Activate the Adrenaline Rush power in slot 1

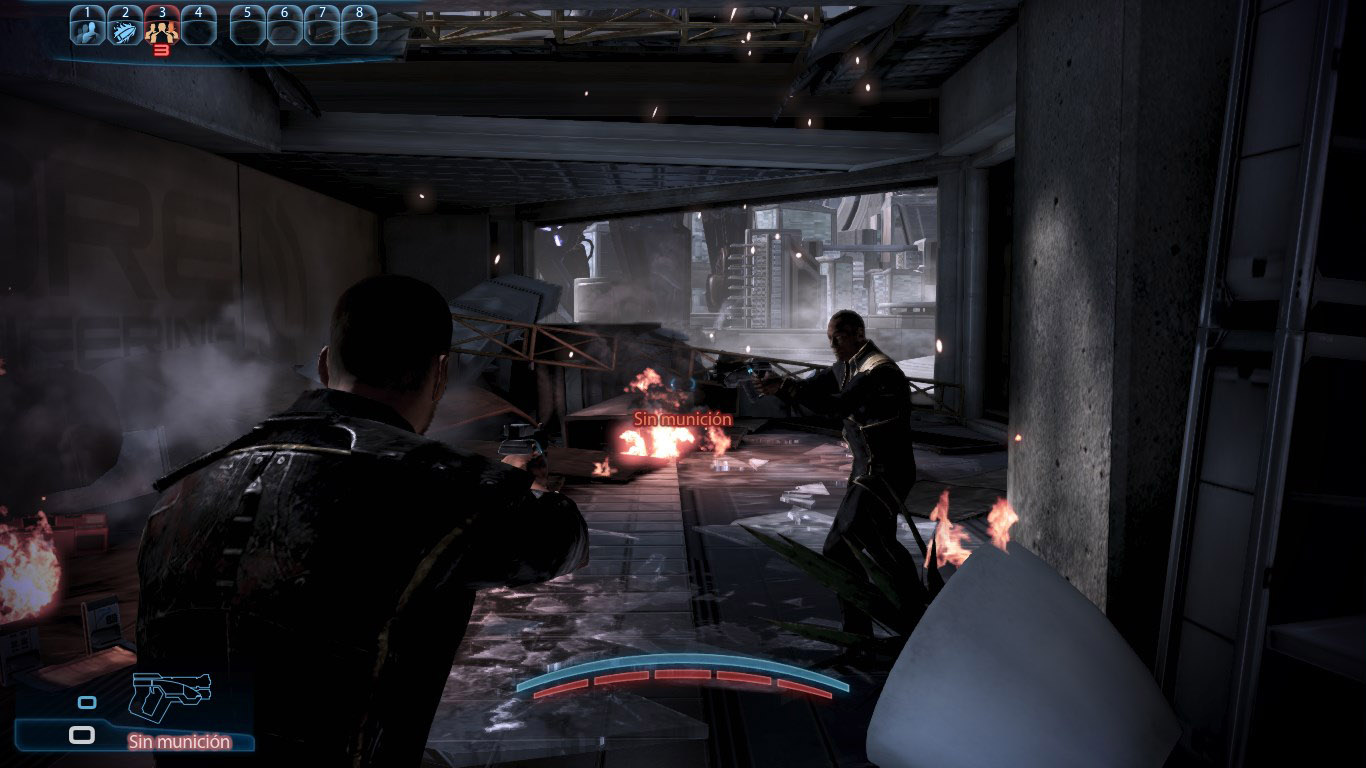87,26
